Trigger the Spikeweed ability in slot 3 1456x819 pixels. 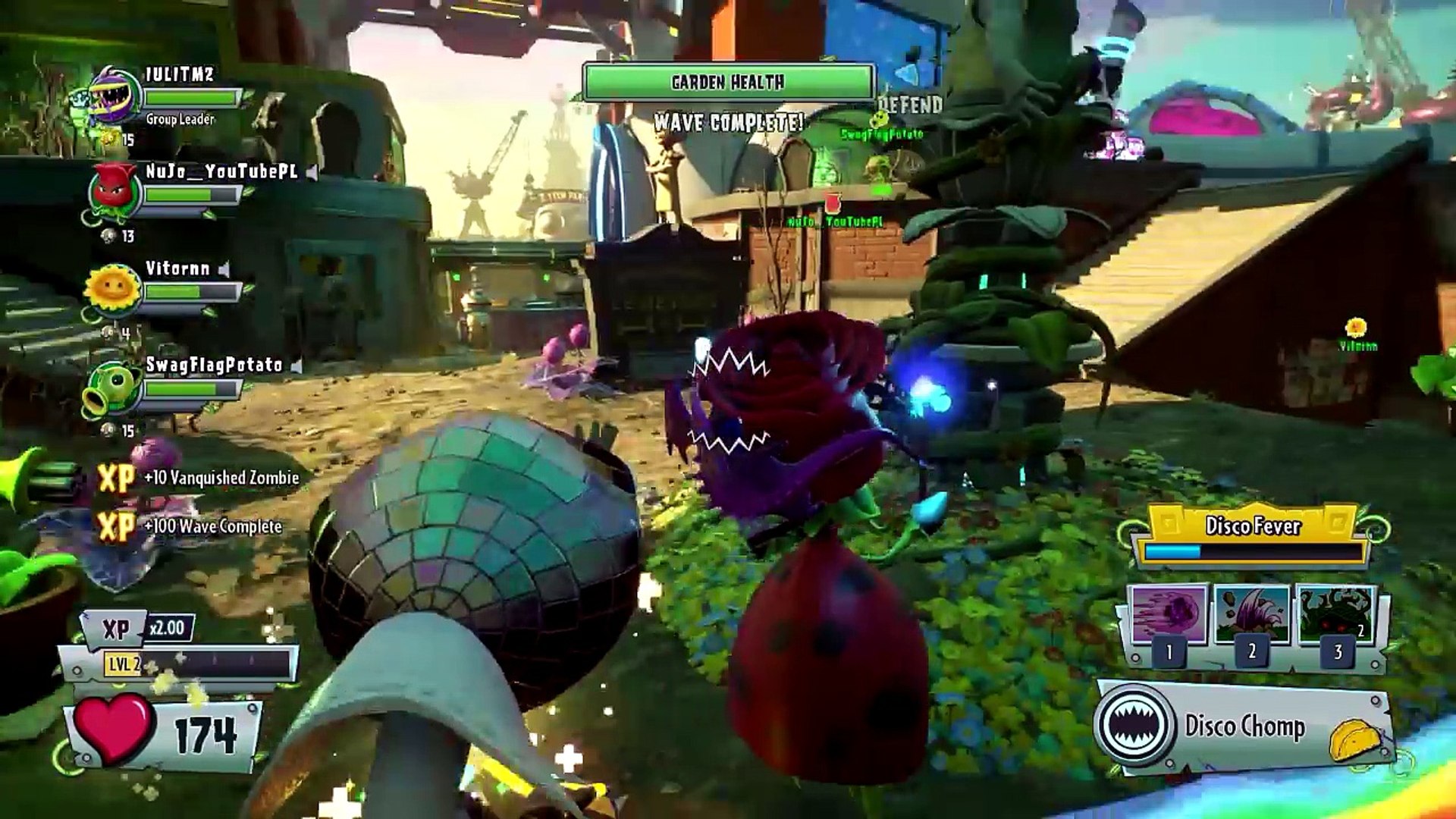(1336, 614)
